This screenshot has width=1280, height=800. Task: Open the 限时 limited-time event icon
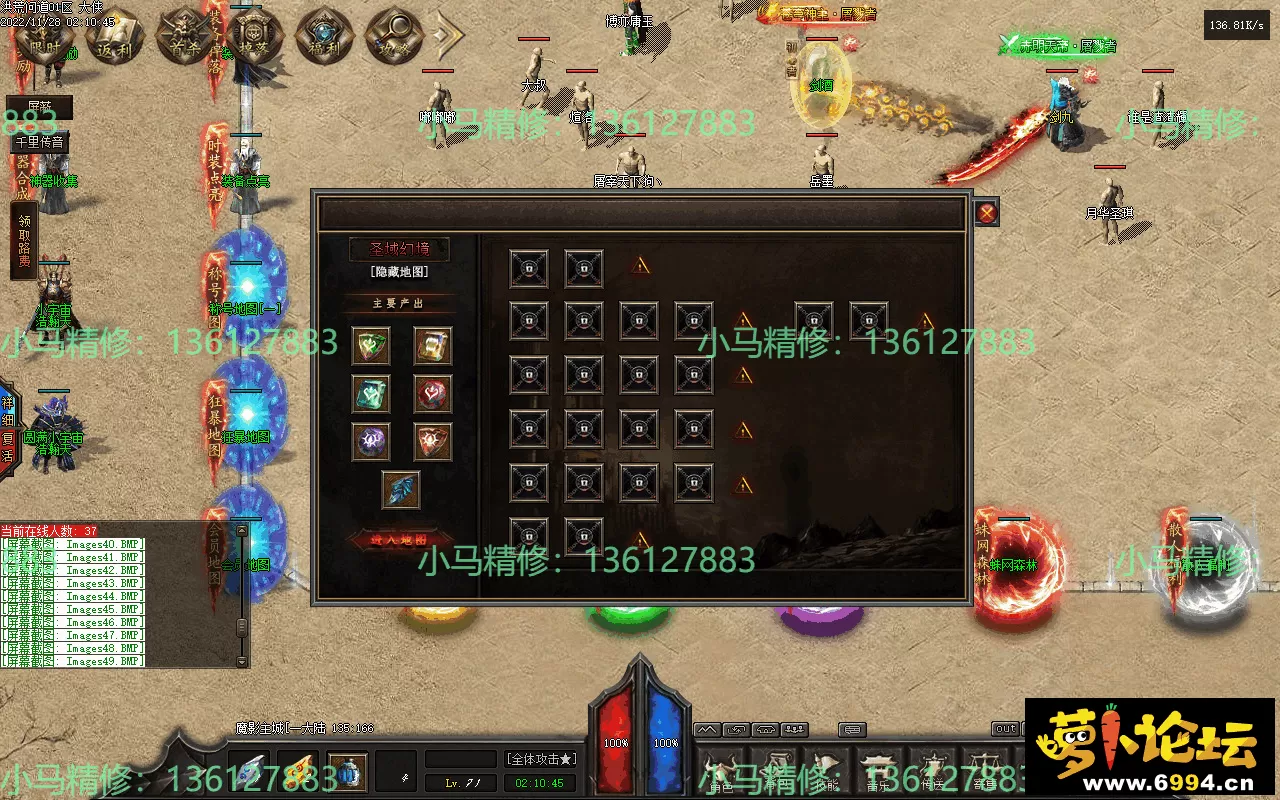click(x=46, y=38)
